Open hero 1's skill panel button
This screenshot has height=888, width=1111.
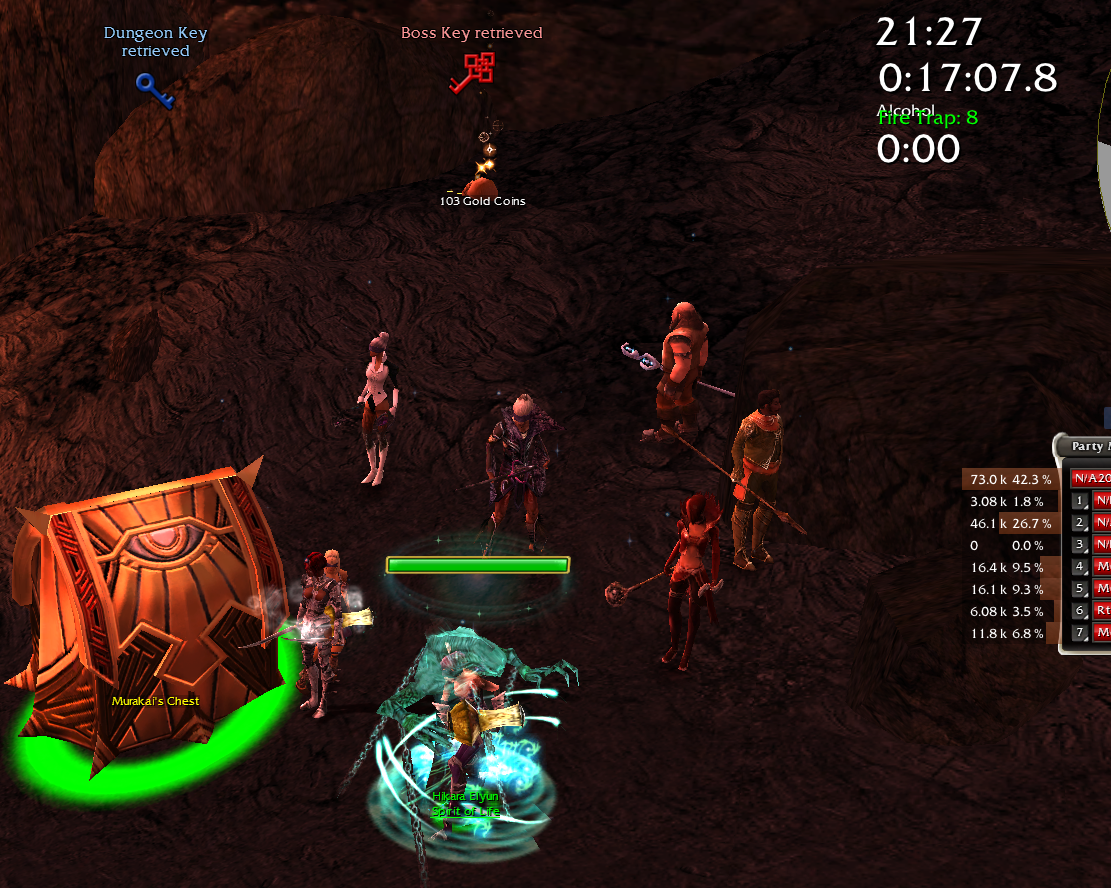(1079, 501)
